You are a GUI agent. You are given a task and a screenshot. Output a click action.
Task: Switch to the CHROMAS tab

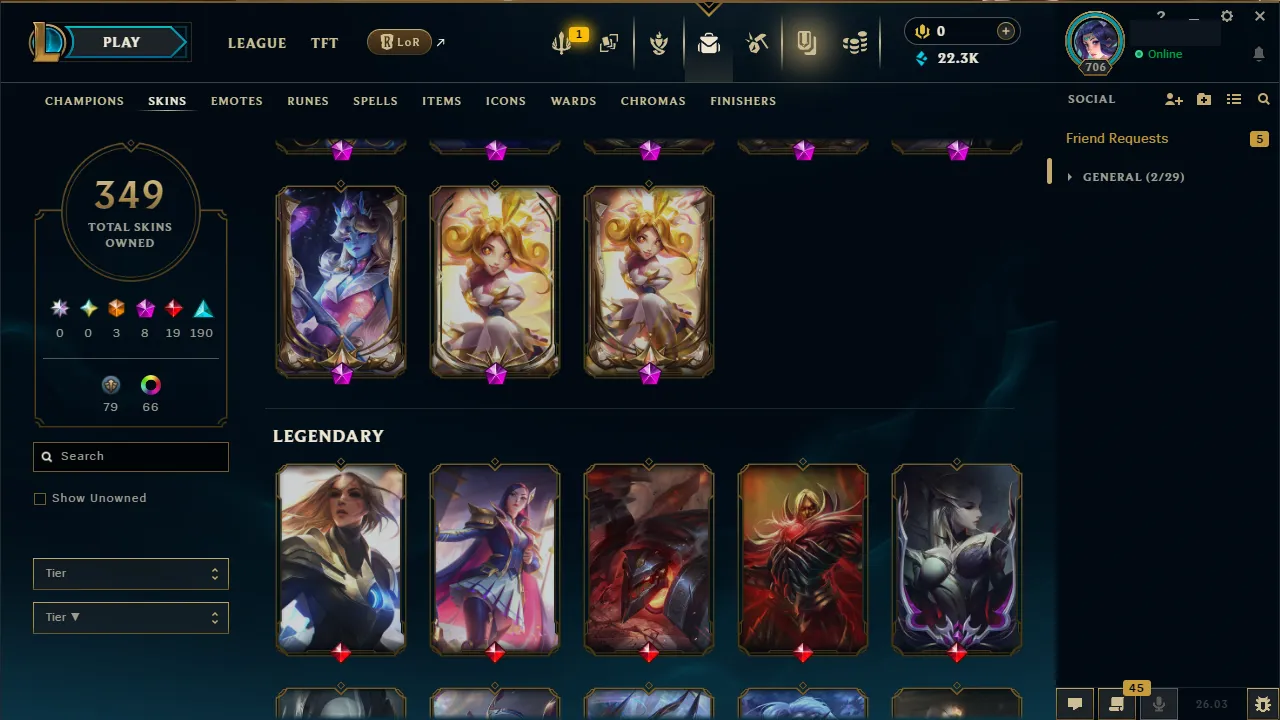pyautogui.click(x=653, y=101)
